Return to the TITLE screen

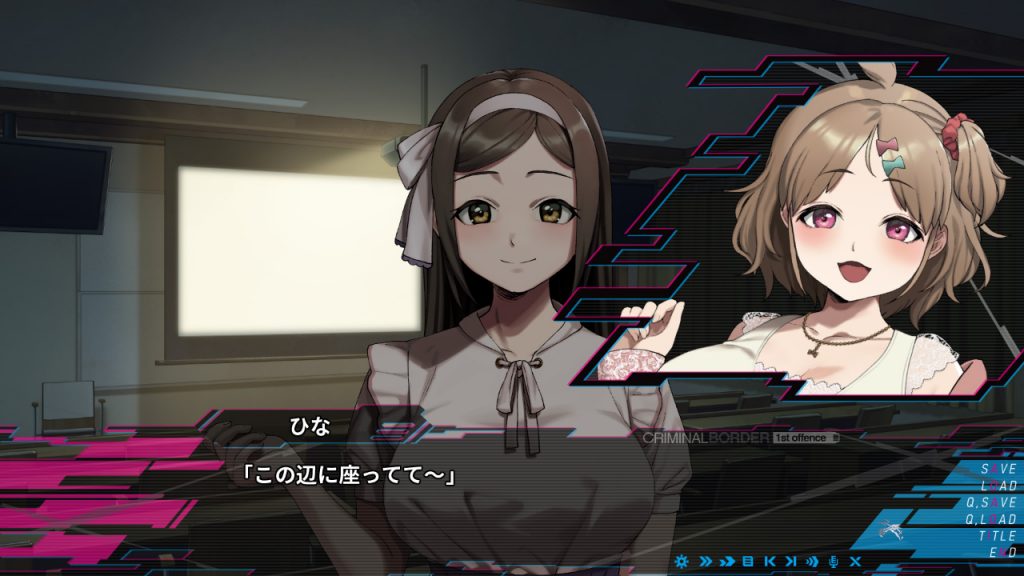pyautogui.click(x=996, y=535)
